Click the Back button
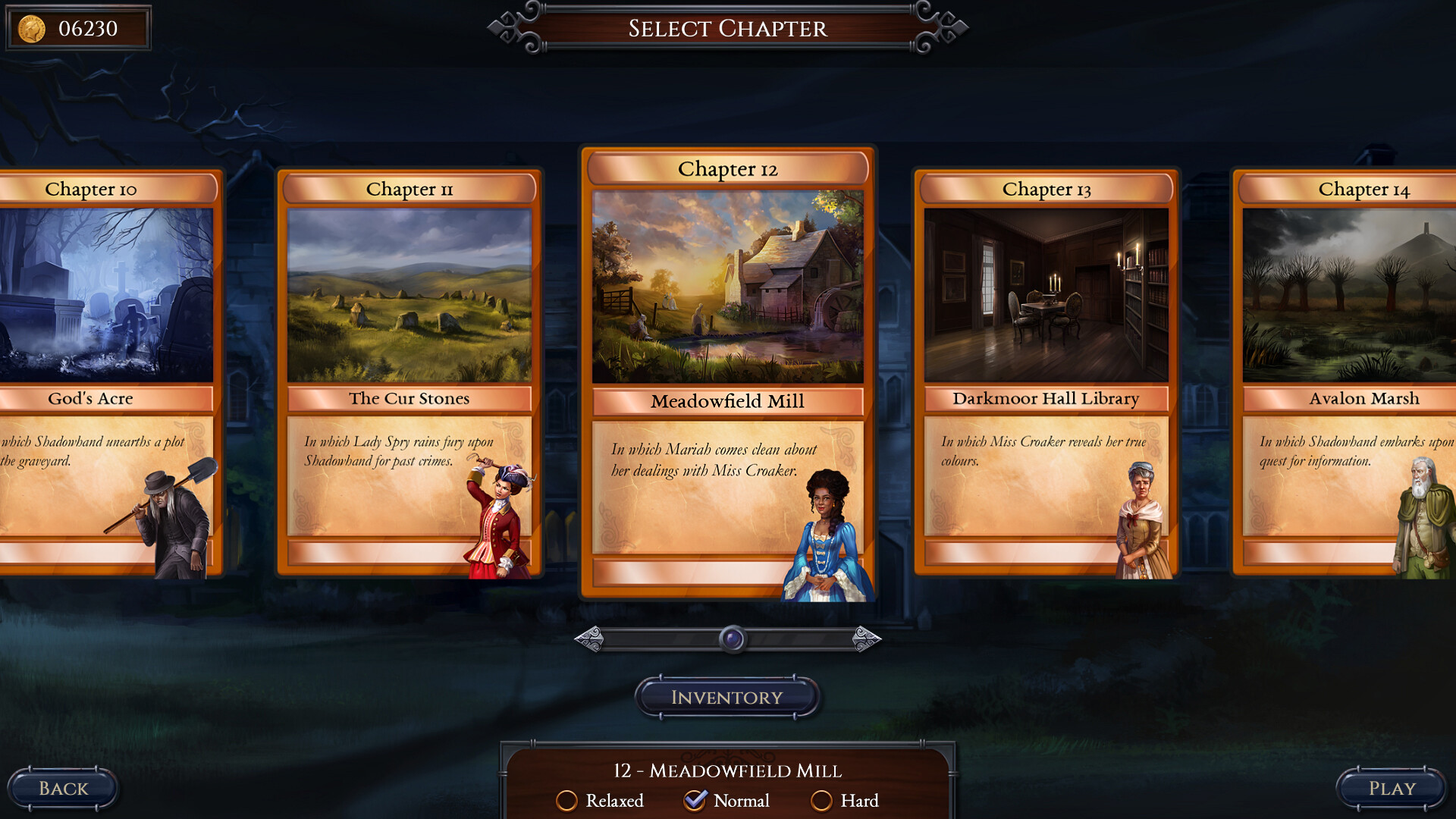The height and width of the screenshot is (819, 1456). point(63,788)
